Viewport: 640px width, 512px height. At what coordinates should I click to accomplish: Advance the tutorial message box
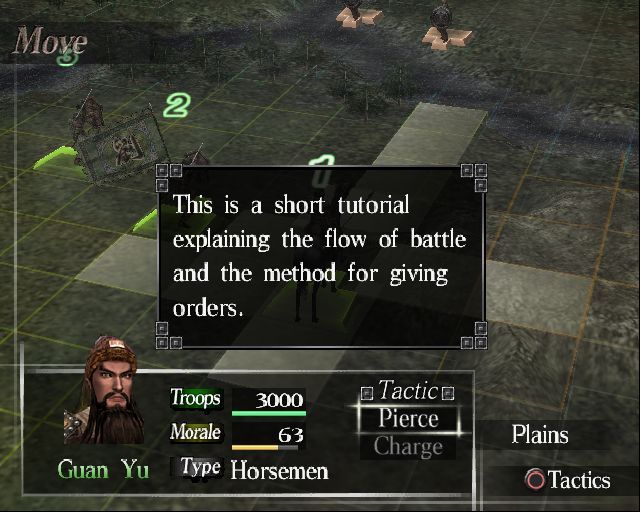(x=320, y=256)
